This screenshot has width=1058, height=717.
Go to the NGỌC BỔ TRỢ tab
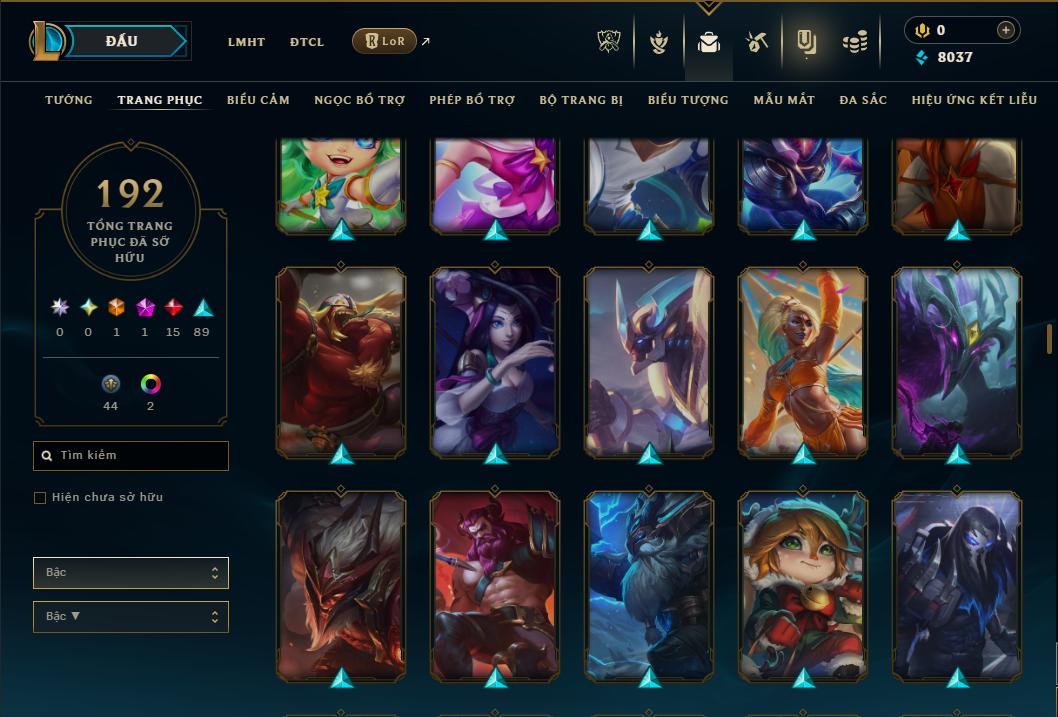[359, 100]
